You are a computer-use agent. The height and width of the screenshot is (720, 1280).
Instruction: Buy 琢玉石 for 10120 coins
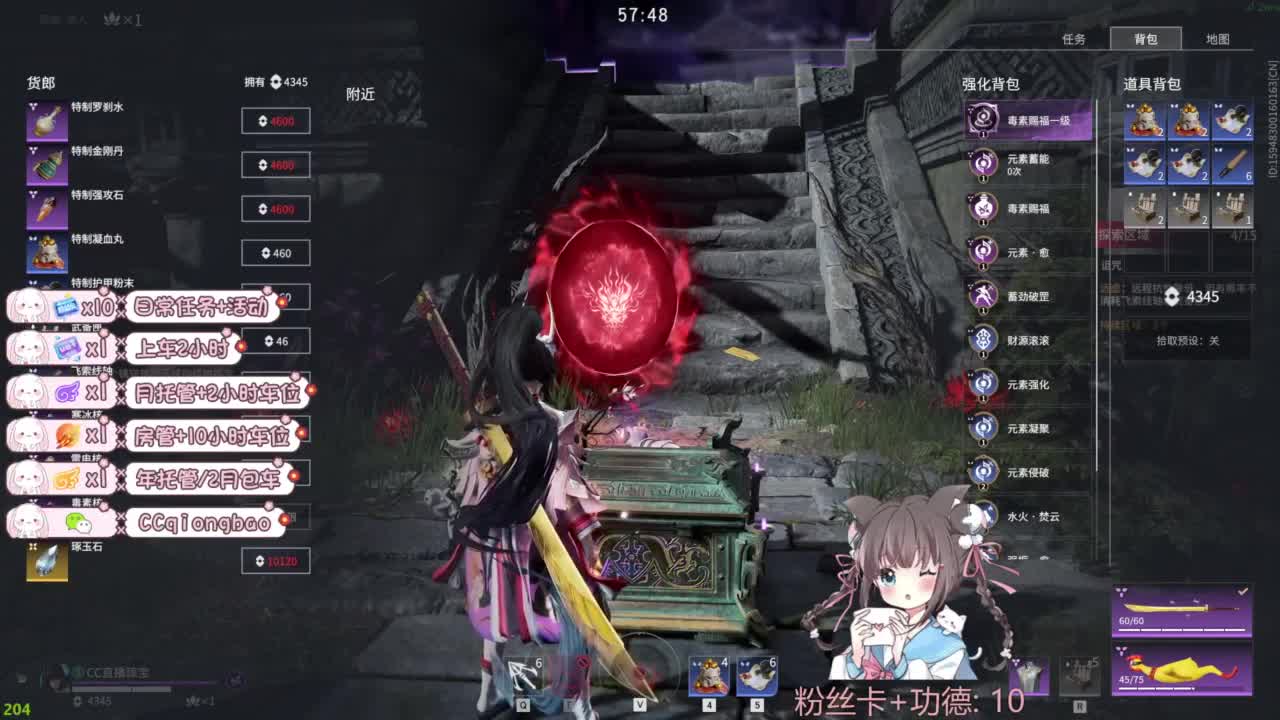tap(276, 561)
